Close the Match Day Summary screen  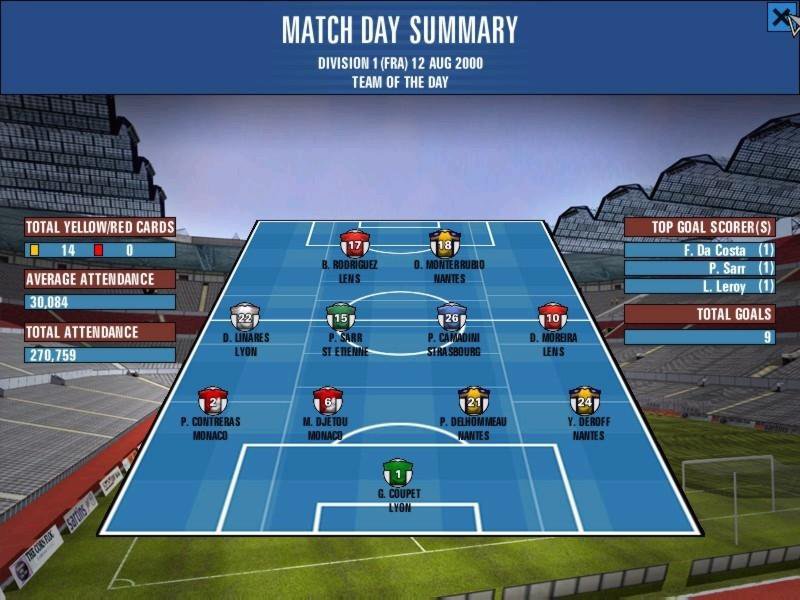pyautogui.click(x=781, y=17)
